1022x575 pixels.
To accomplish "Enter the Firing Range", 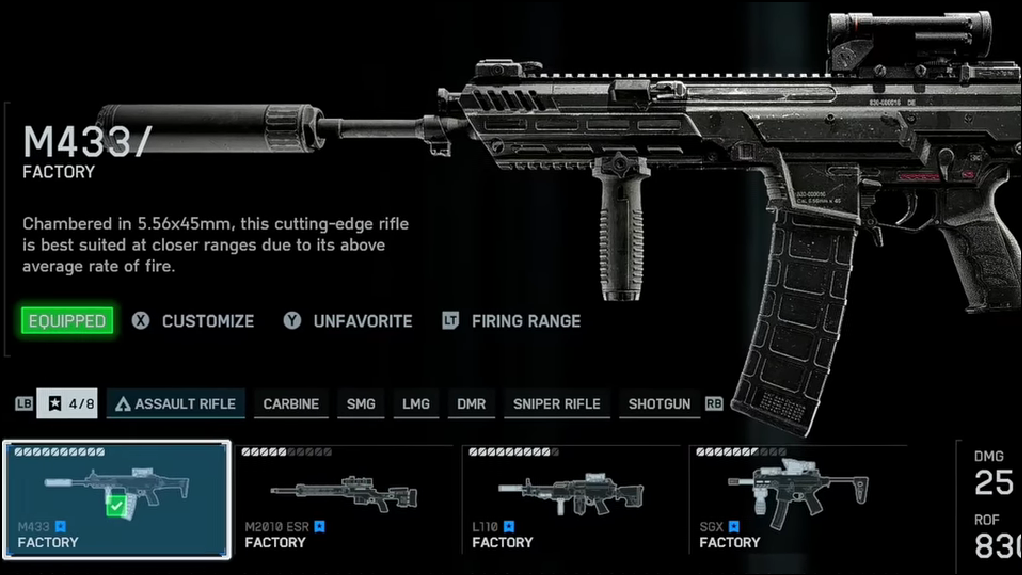I will tap(525, 321).
